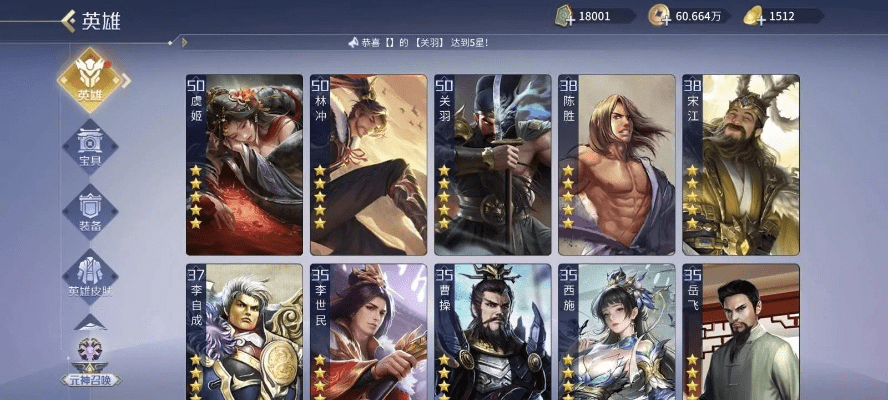Screen dimensions: 888x400
Task: Open the 装备 equipment tab
Action: 89,210
